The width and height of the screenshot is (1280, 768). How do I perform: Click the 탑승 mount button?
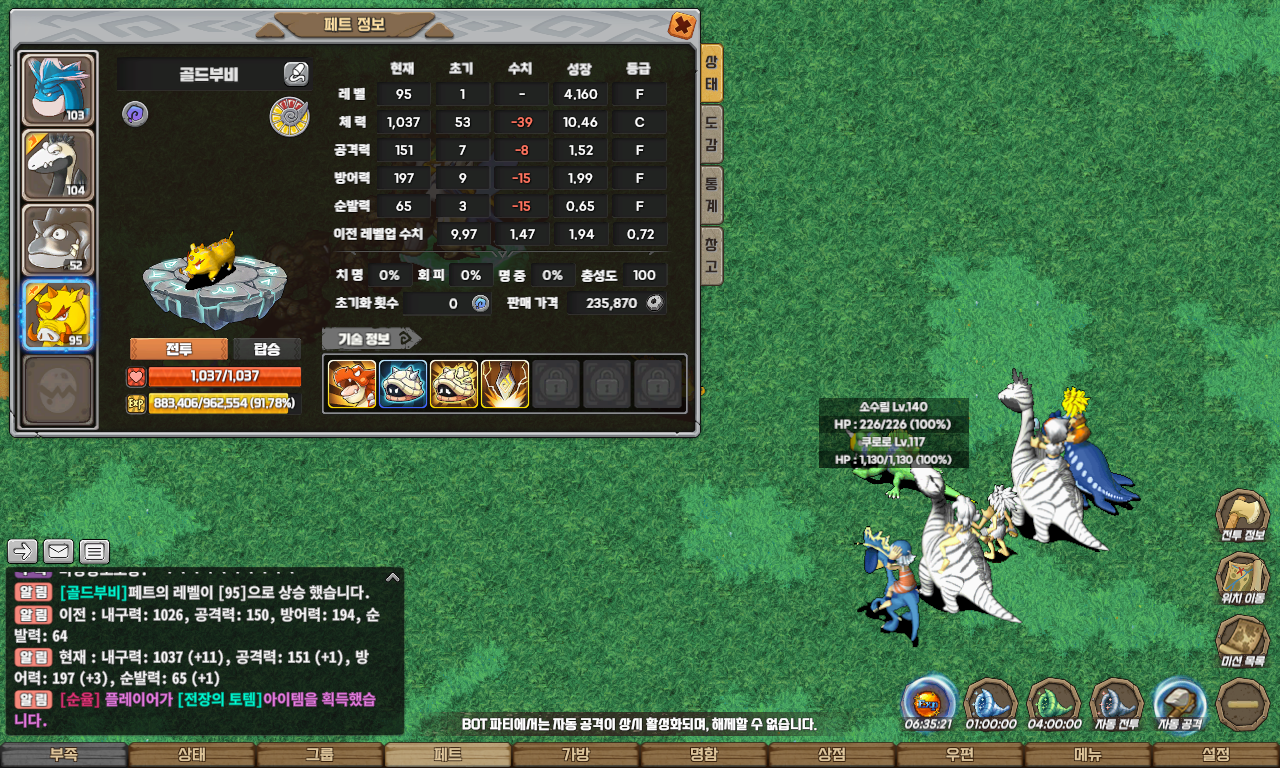point(267,349)
